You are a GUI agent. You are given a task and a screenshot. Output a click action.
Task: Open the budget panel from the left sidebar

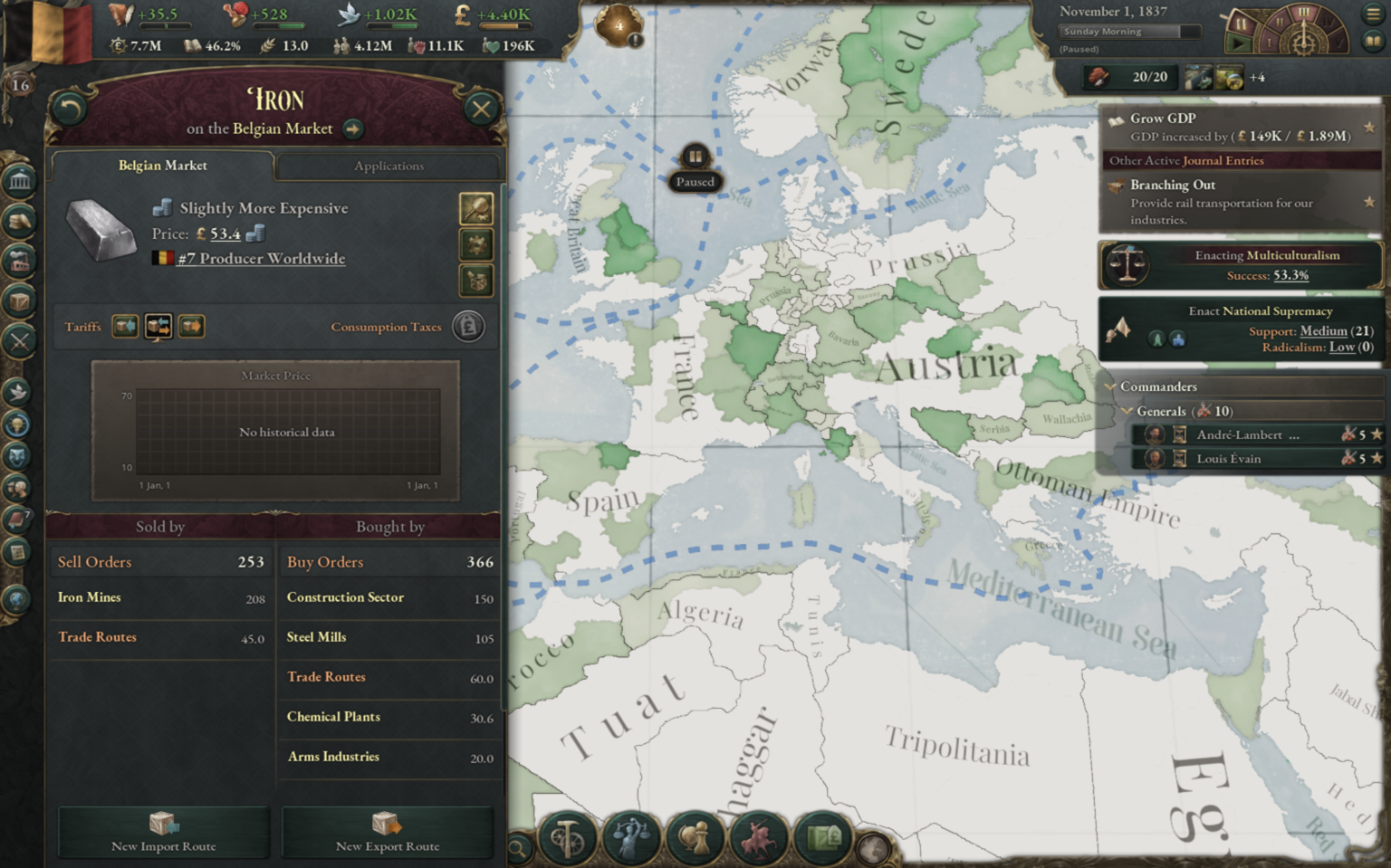pyautogui.click(x=20, y=222)
